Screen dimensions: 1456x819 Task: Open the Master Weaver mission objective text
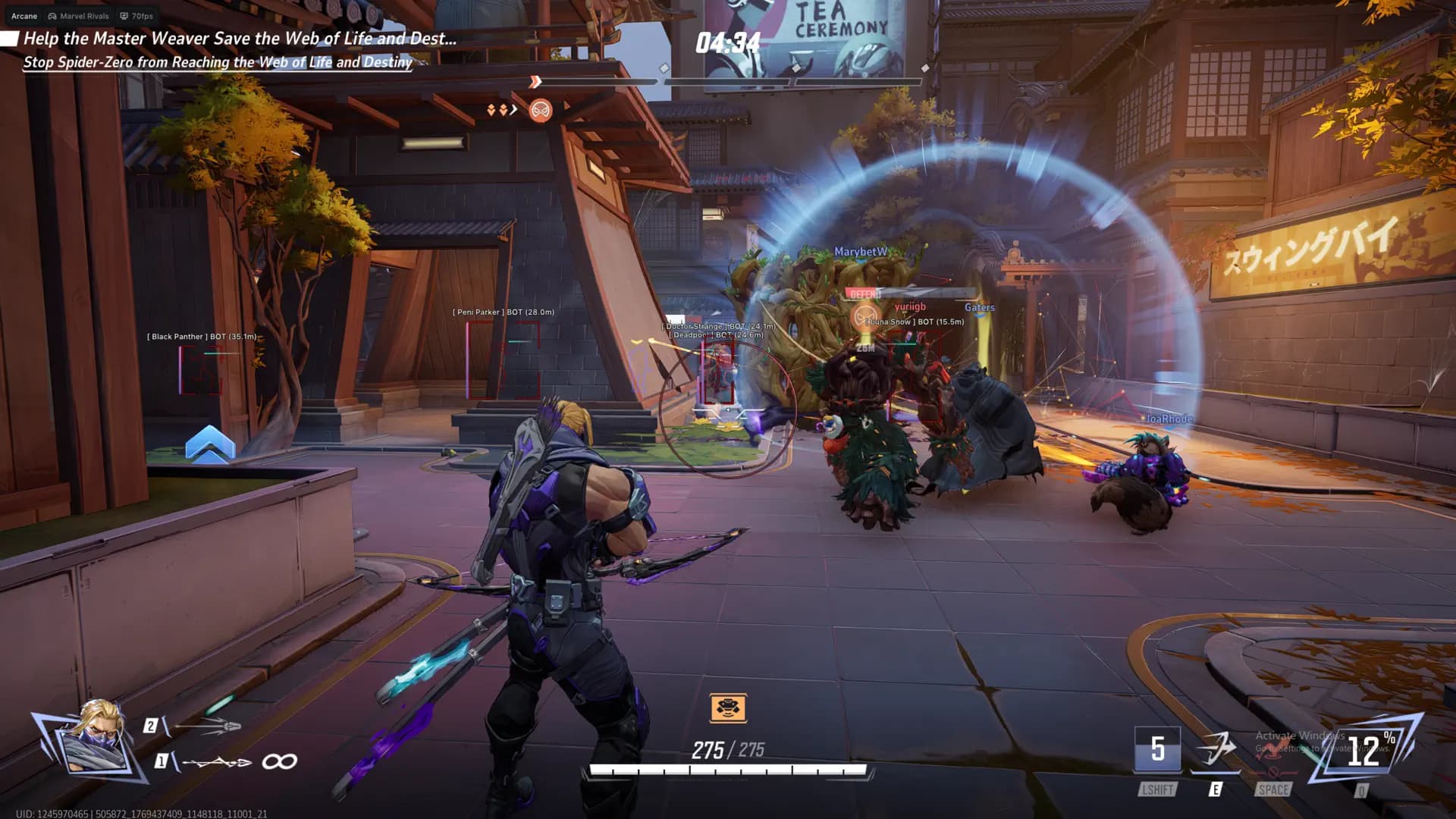(x=240, y=39)
